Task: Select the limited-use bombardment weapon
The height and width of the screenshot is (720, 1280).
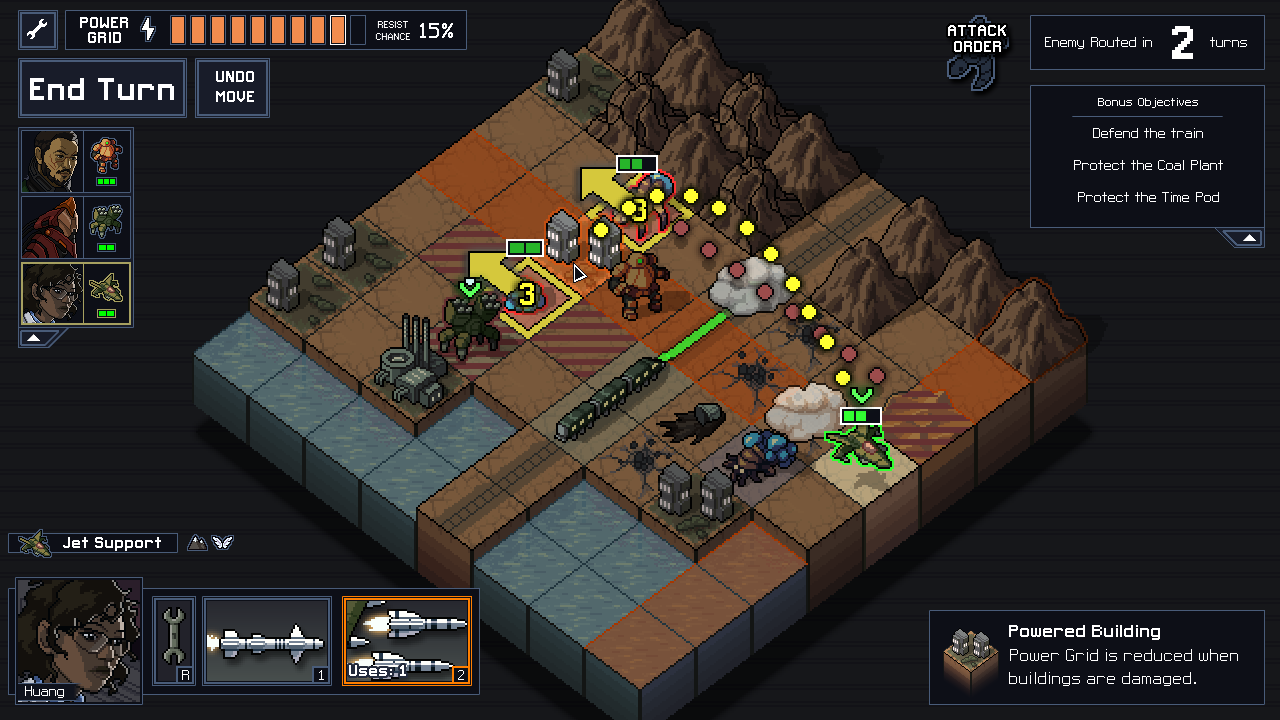Action: 406,640
